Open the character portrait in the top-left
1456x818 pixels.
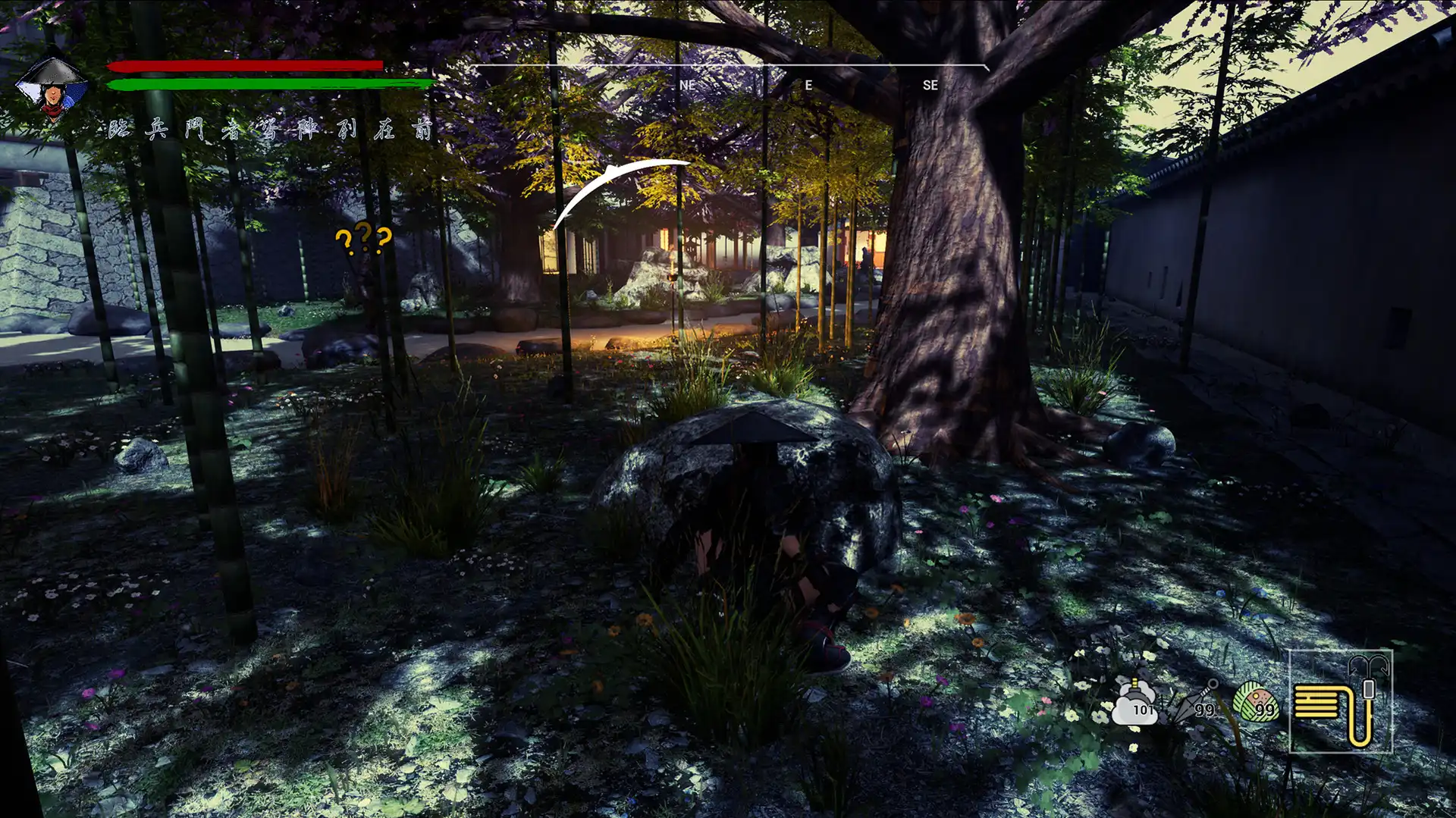point(52,83)
